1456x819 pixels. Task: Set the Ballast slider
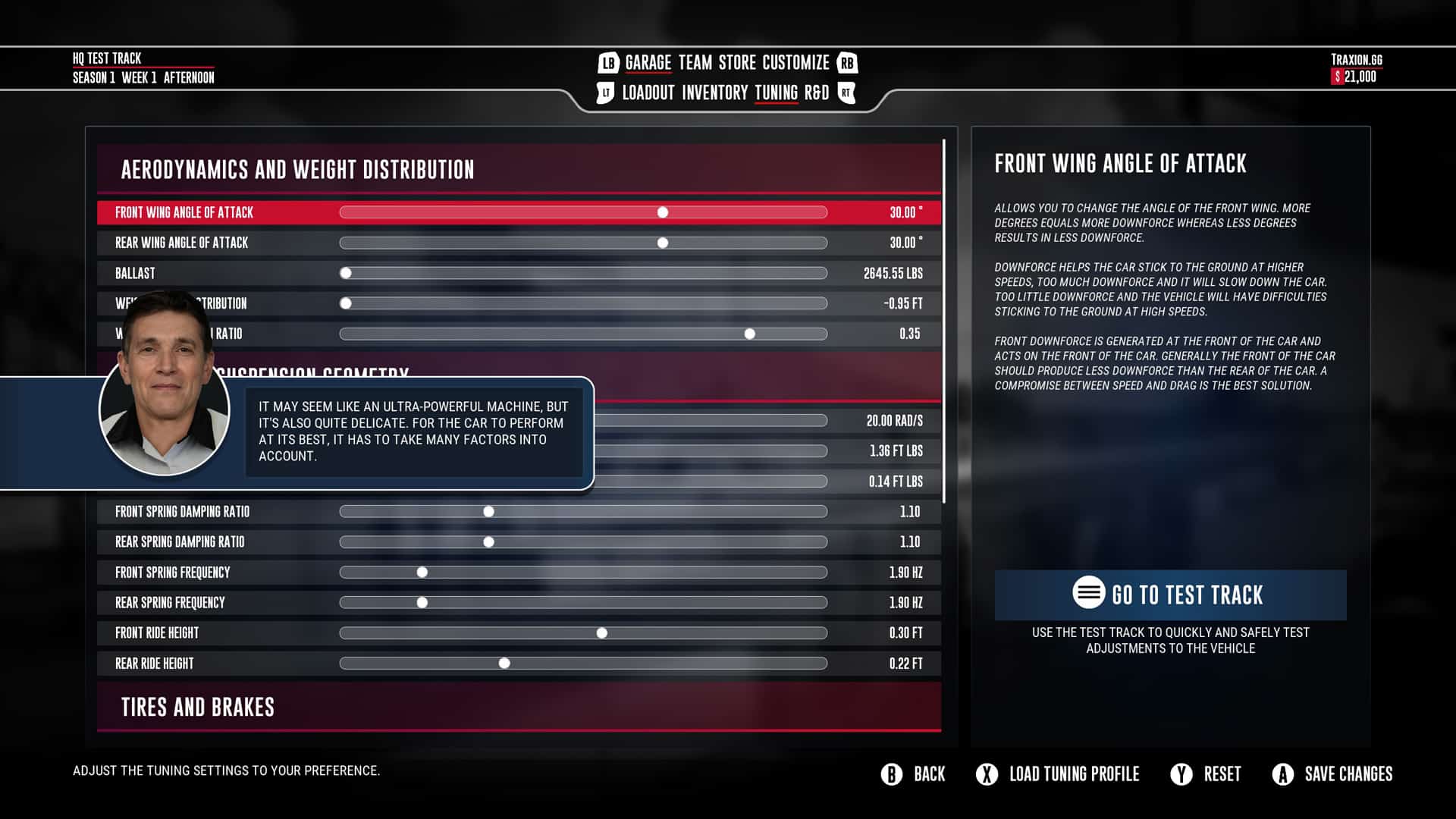click(x=346, y=273)
